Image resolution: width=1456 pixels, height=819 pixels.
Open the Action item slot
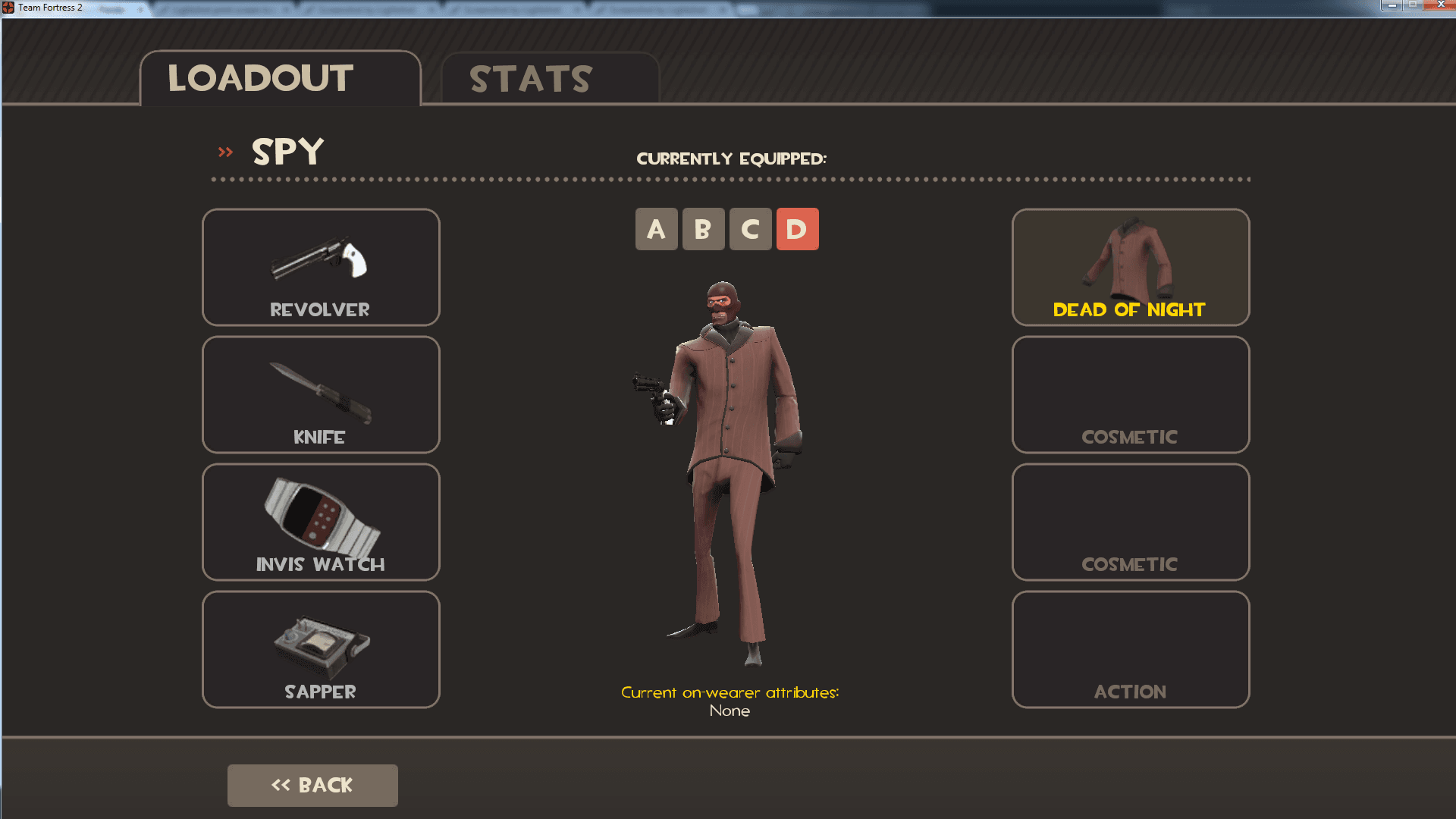pos(1130,649)
